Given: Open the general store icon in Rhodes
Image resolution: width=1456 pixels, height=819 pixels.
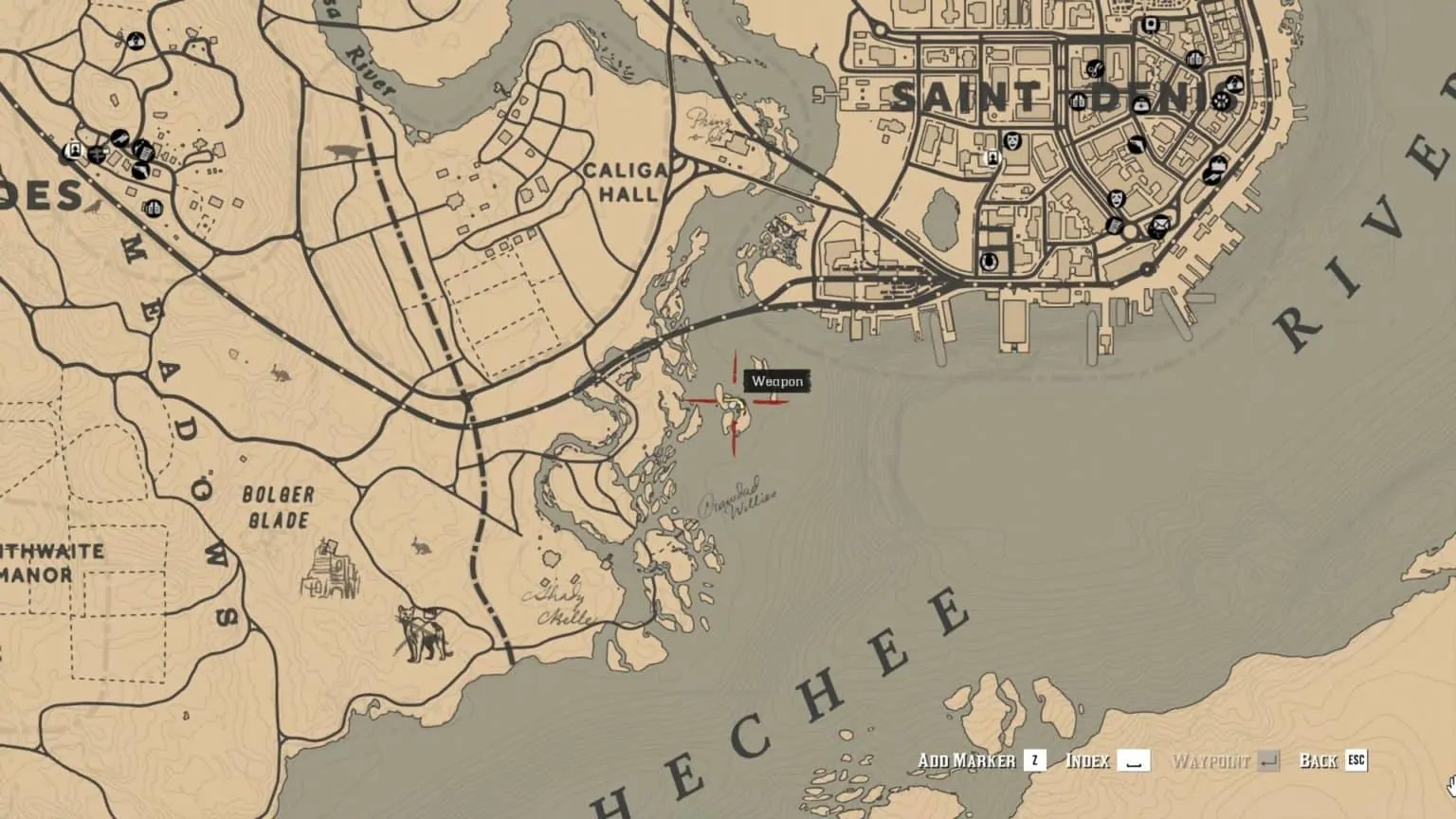Looking at the screenshot, I should click(144, 153).
